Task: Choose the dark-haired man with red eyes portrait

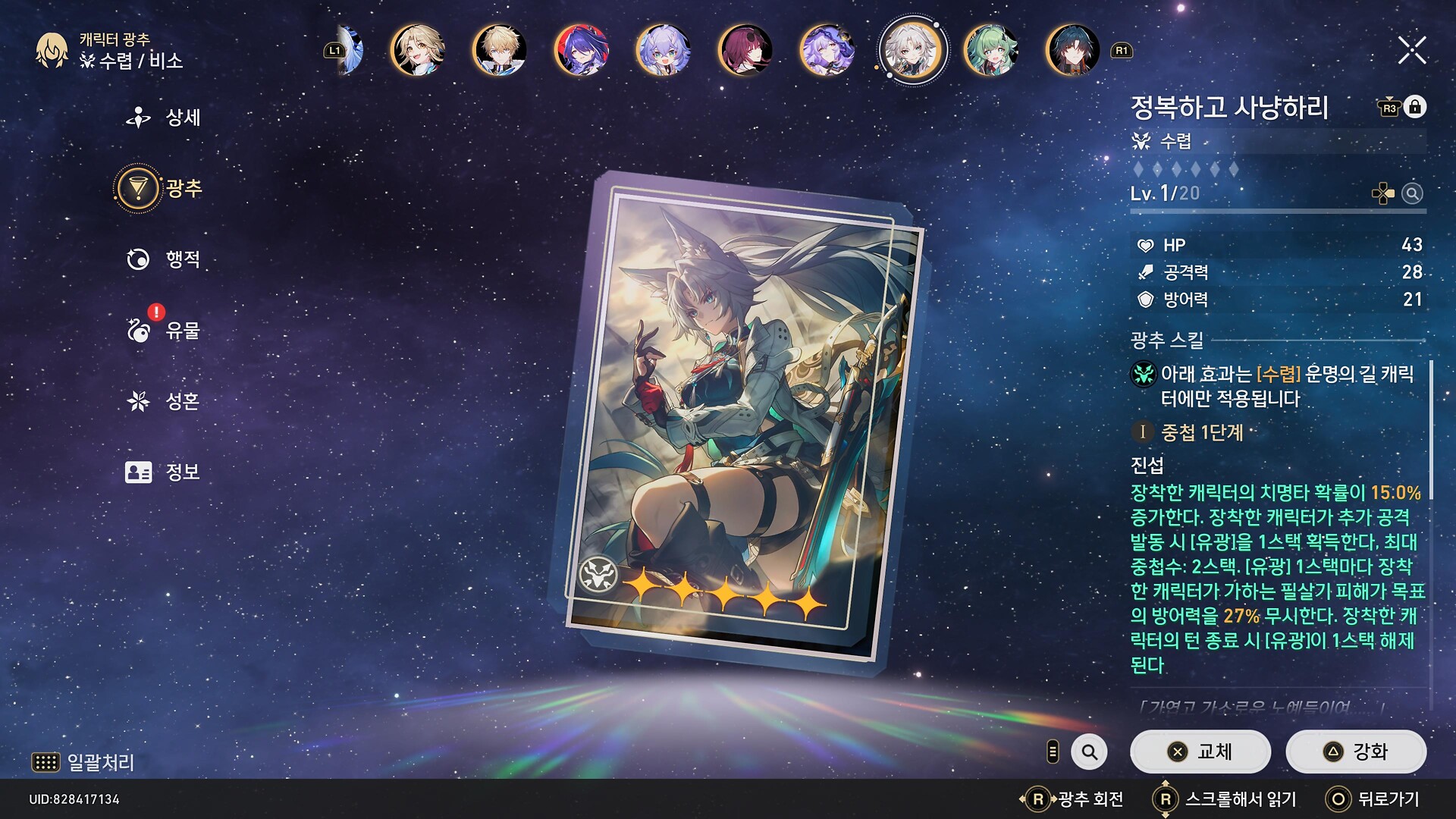Action: (1072, 51)
